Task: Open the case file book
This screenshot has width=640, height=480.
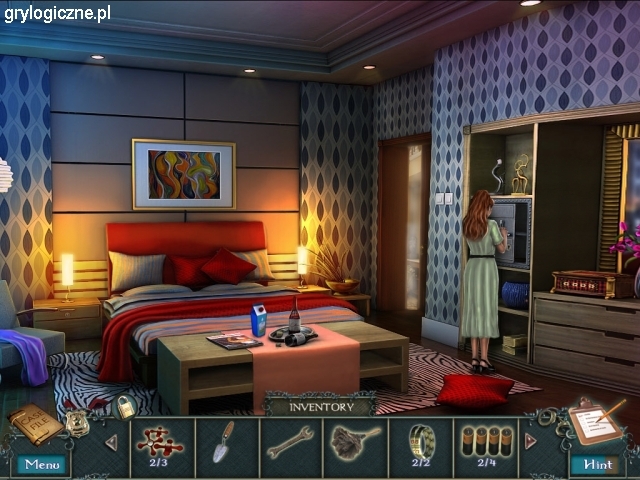Action: point(36,426)
